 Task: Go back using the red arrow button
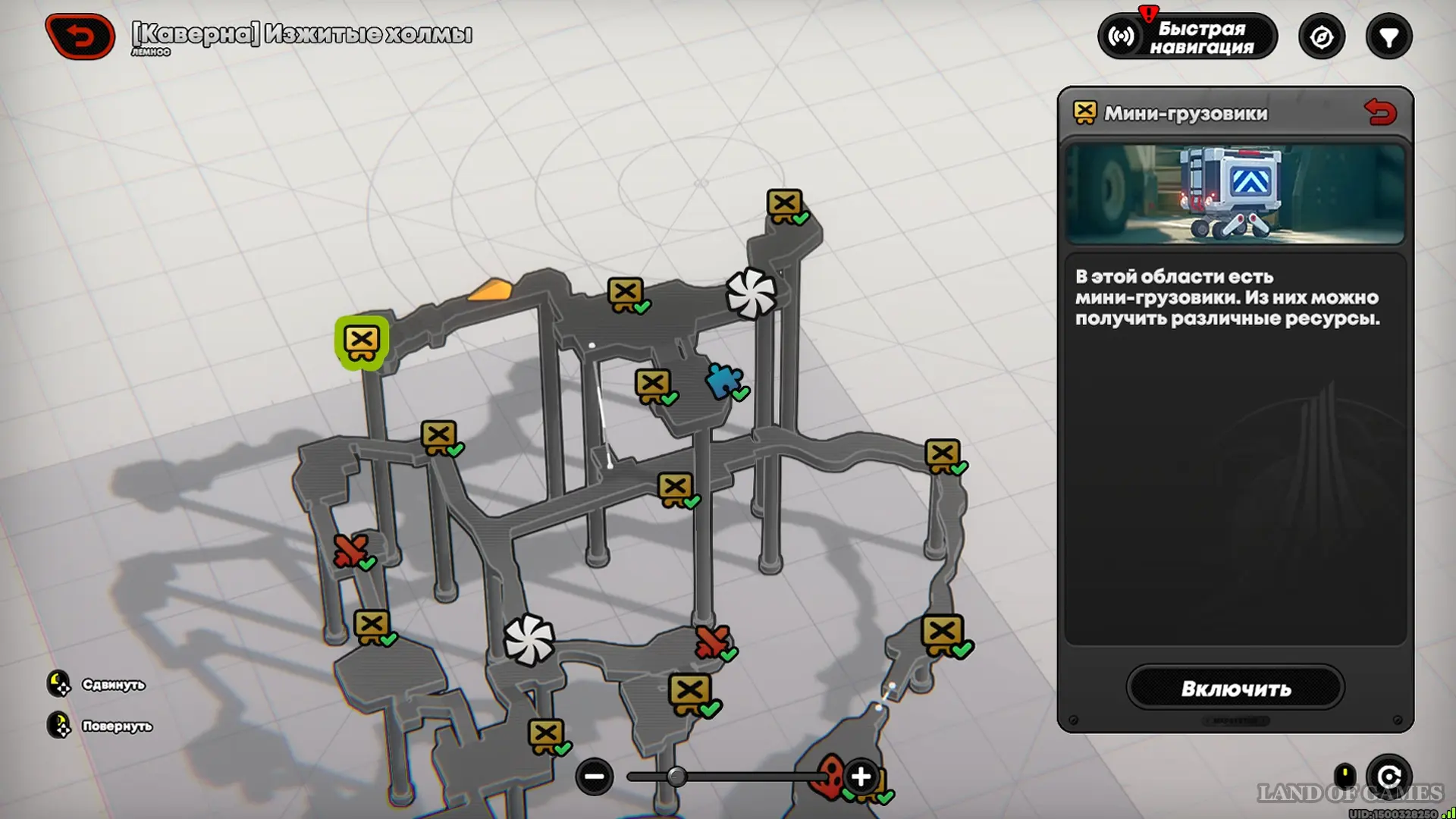coord(80,36)
